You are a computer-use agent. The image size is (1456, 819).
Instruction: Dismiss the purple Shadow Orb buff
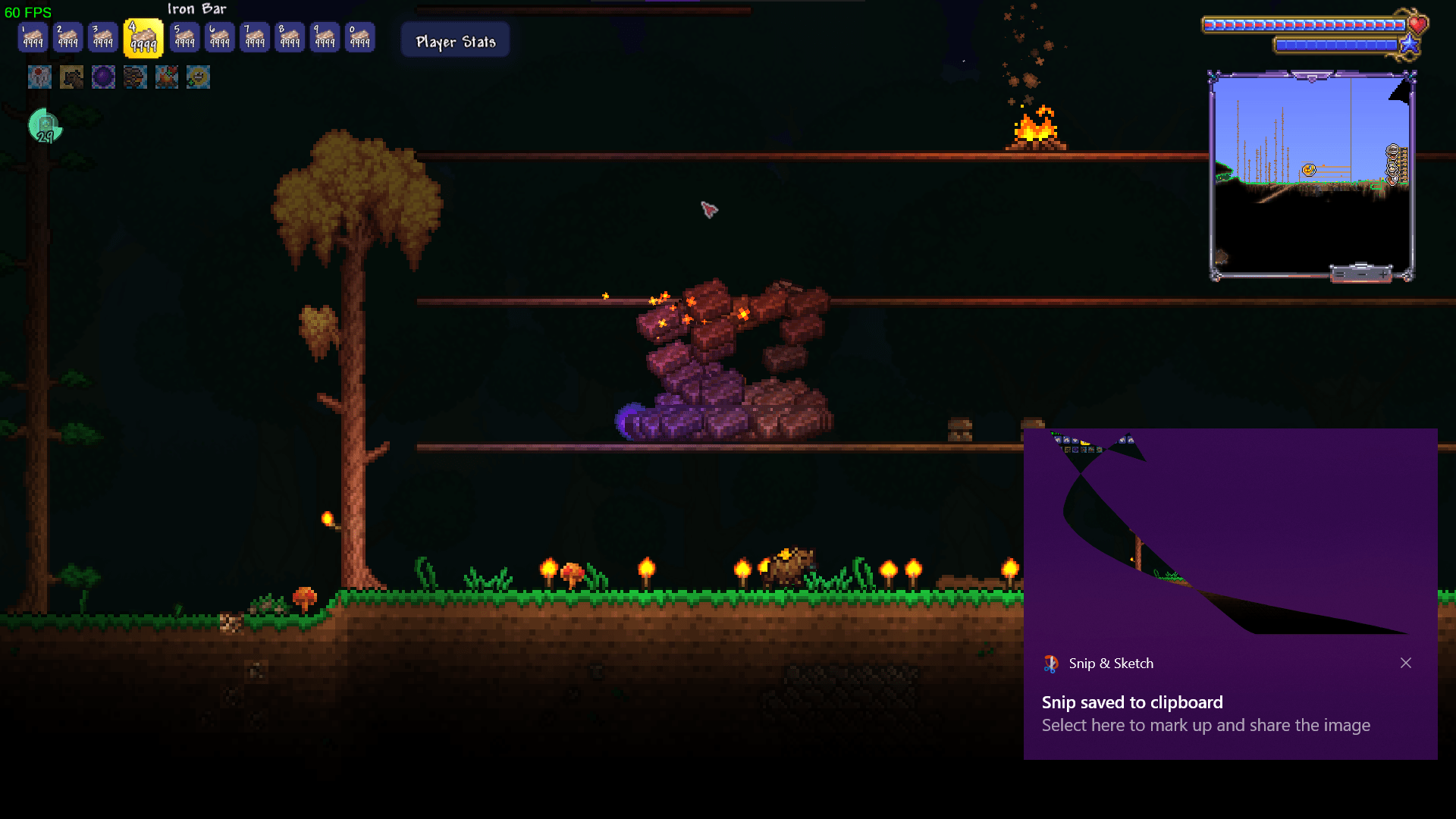tap(103, 77)
